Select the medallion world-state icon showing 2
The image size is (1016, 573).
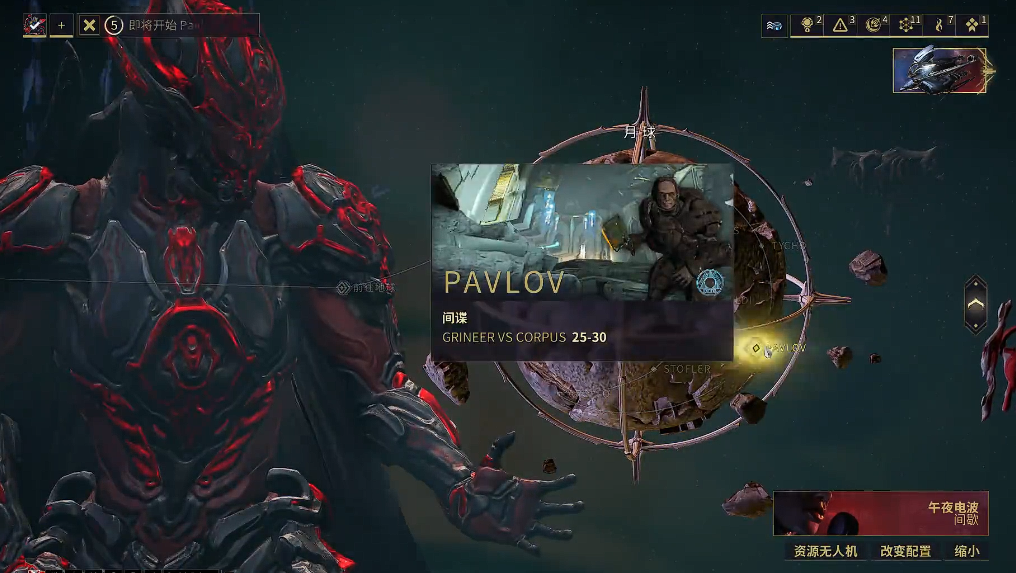[x=808, y=25]
